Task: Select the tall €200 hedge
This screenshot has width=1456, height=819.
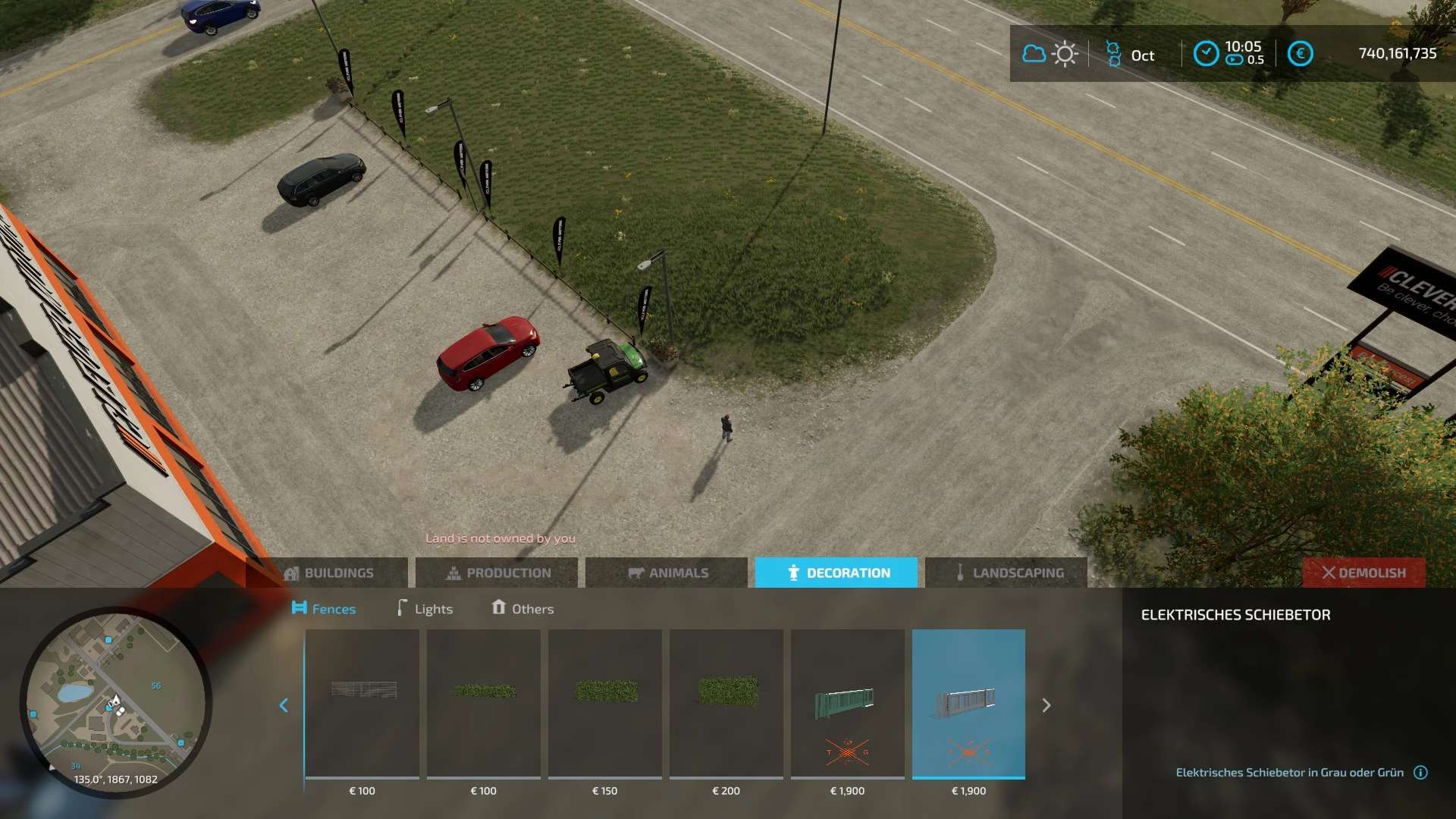Action: [726, 704]
